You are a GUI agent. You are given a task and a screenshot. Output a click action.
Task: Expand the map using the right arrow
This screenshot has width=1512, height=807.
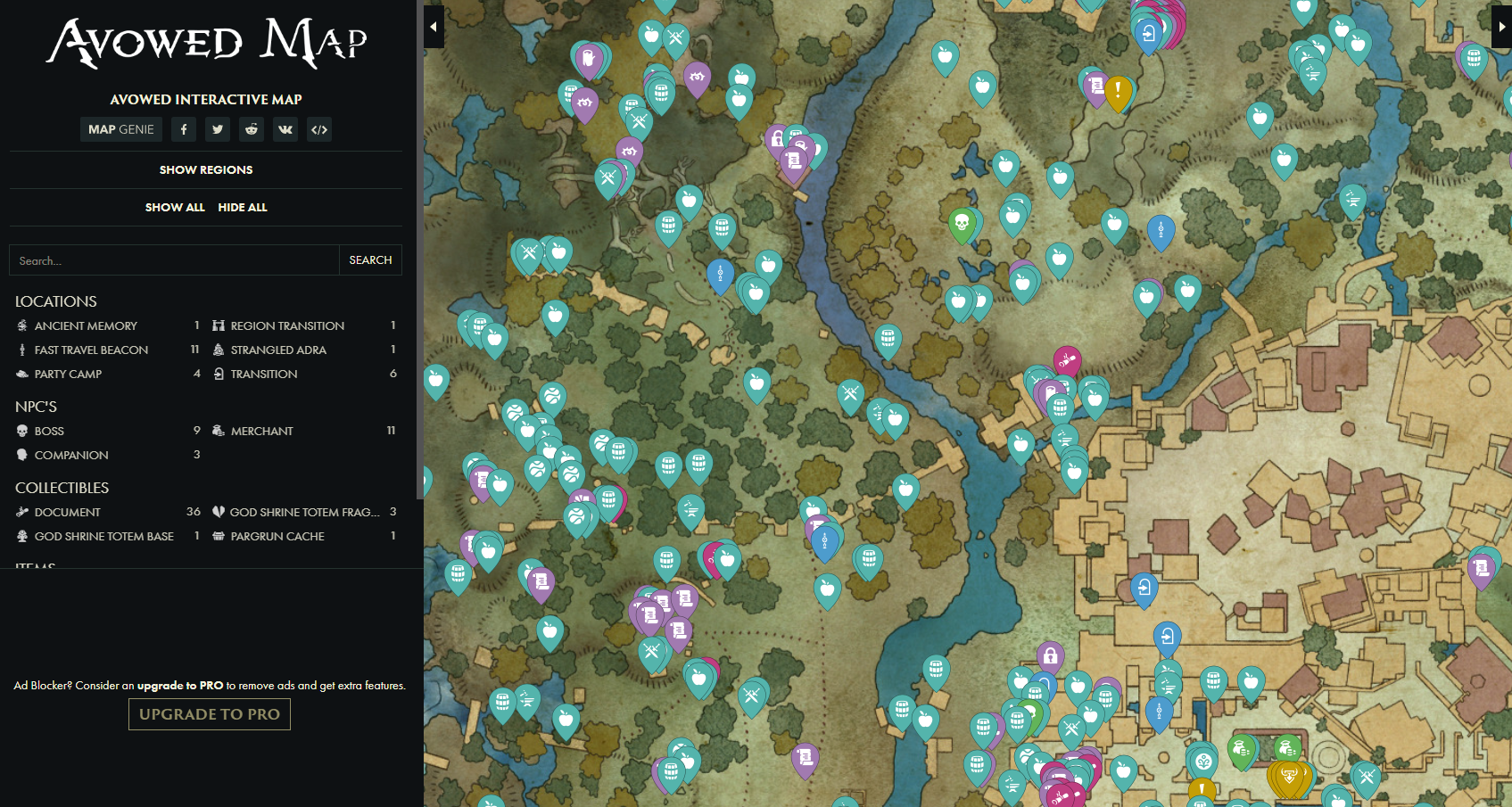pyautogui.click(x=1504, y=27)
